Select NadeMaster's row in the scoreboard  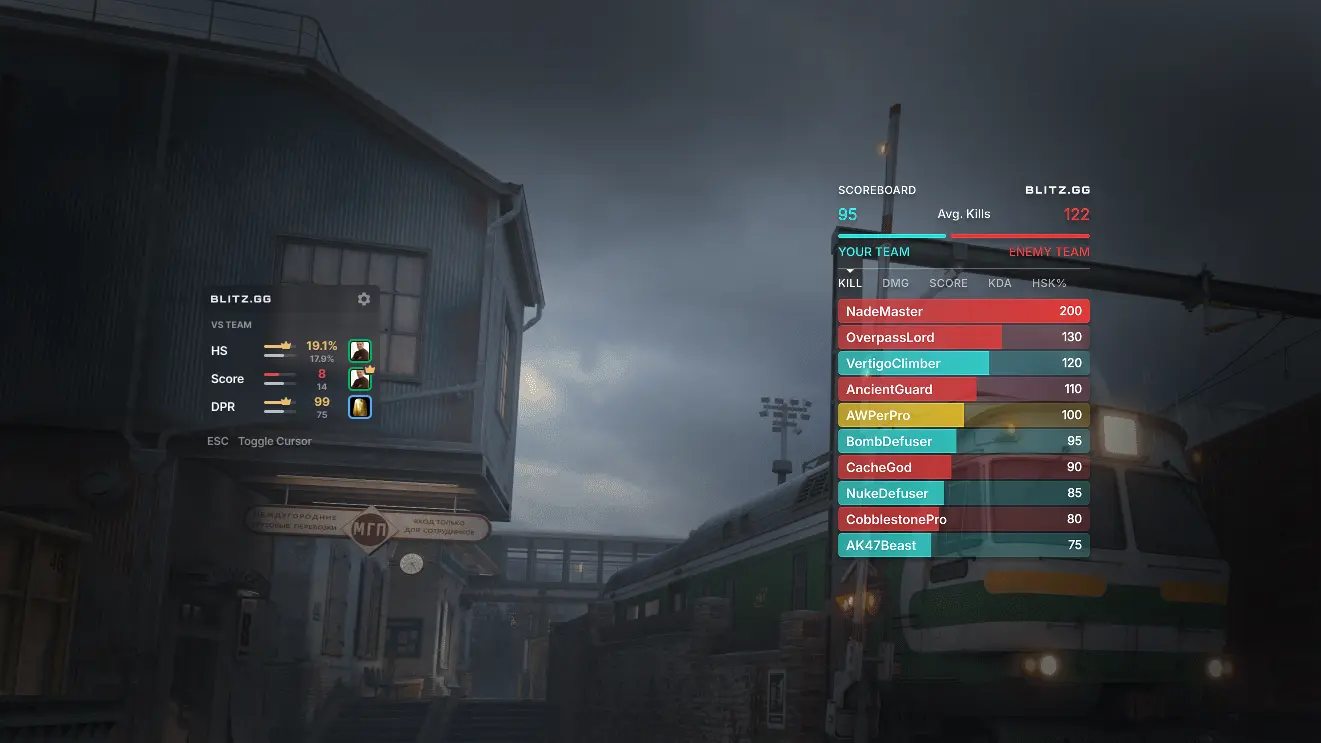coord(963,311)
